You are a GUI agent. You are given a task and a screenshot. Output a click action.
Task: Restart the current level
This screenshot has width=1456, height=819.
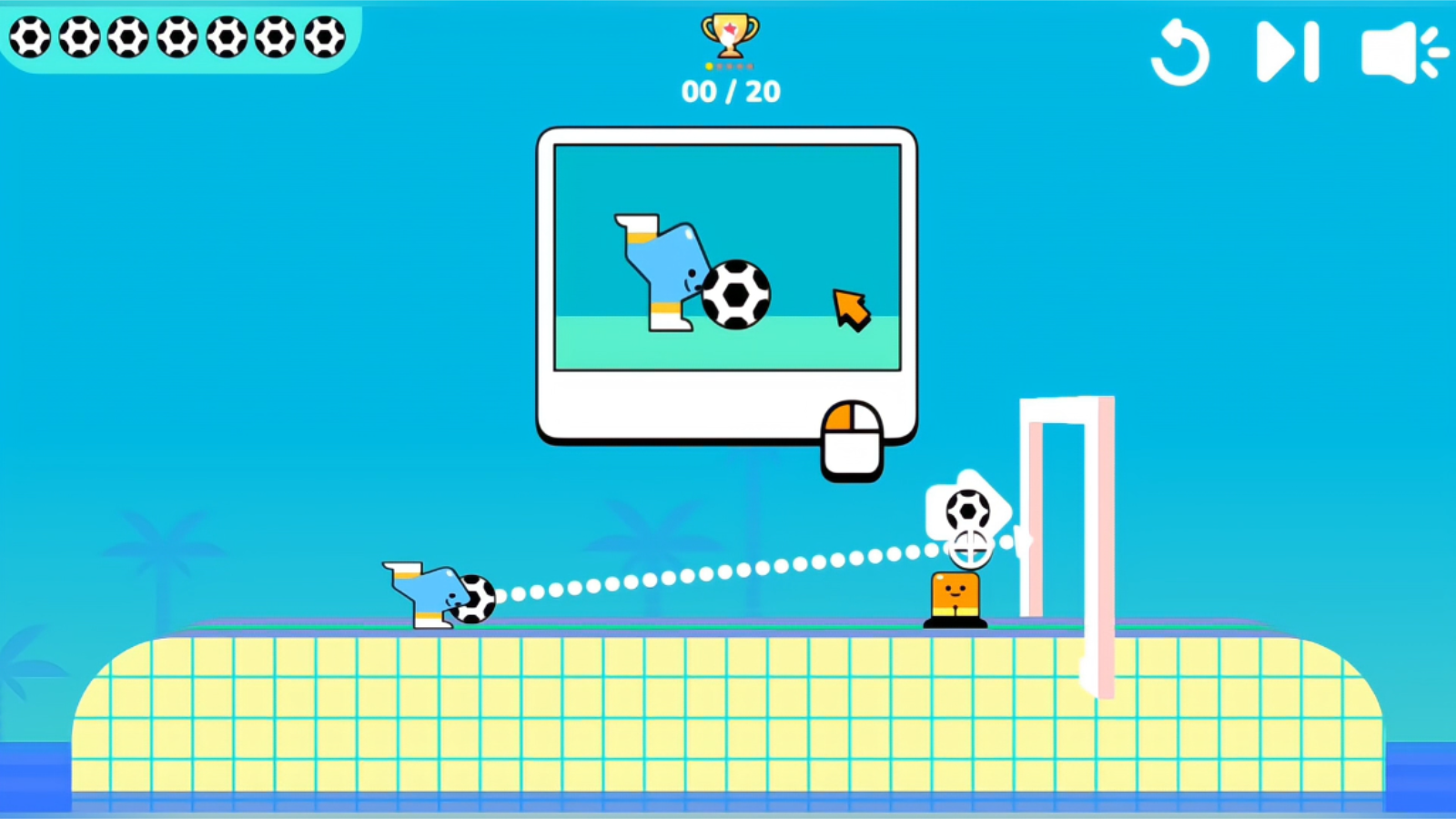click(x=1181, y=52)
